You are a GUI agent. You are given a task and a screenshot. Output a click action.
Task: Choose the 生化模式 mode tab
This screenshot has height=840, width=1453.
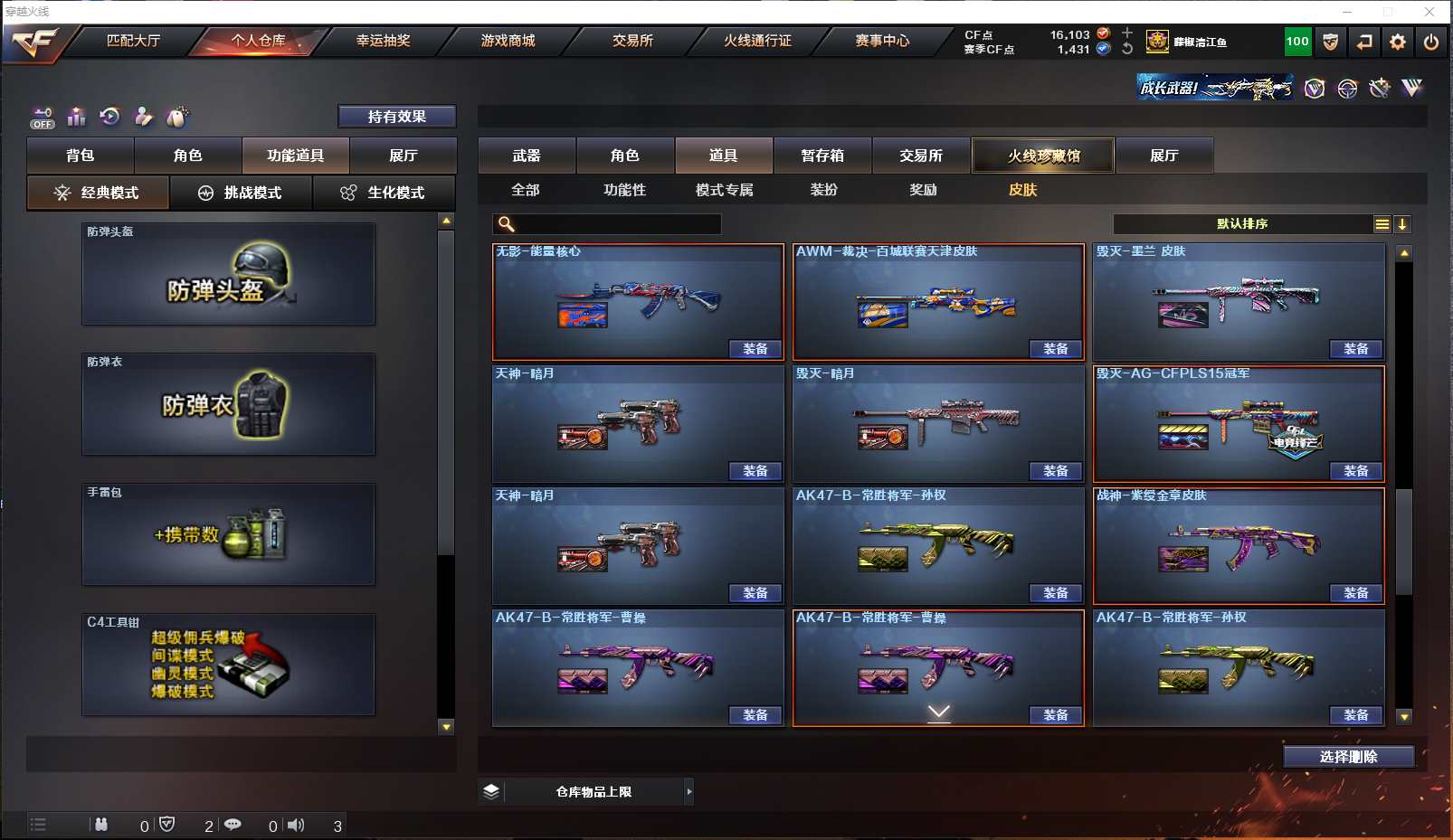pos(384,193)
